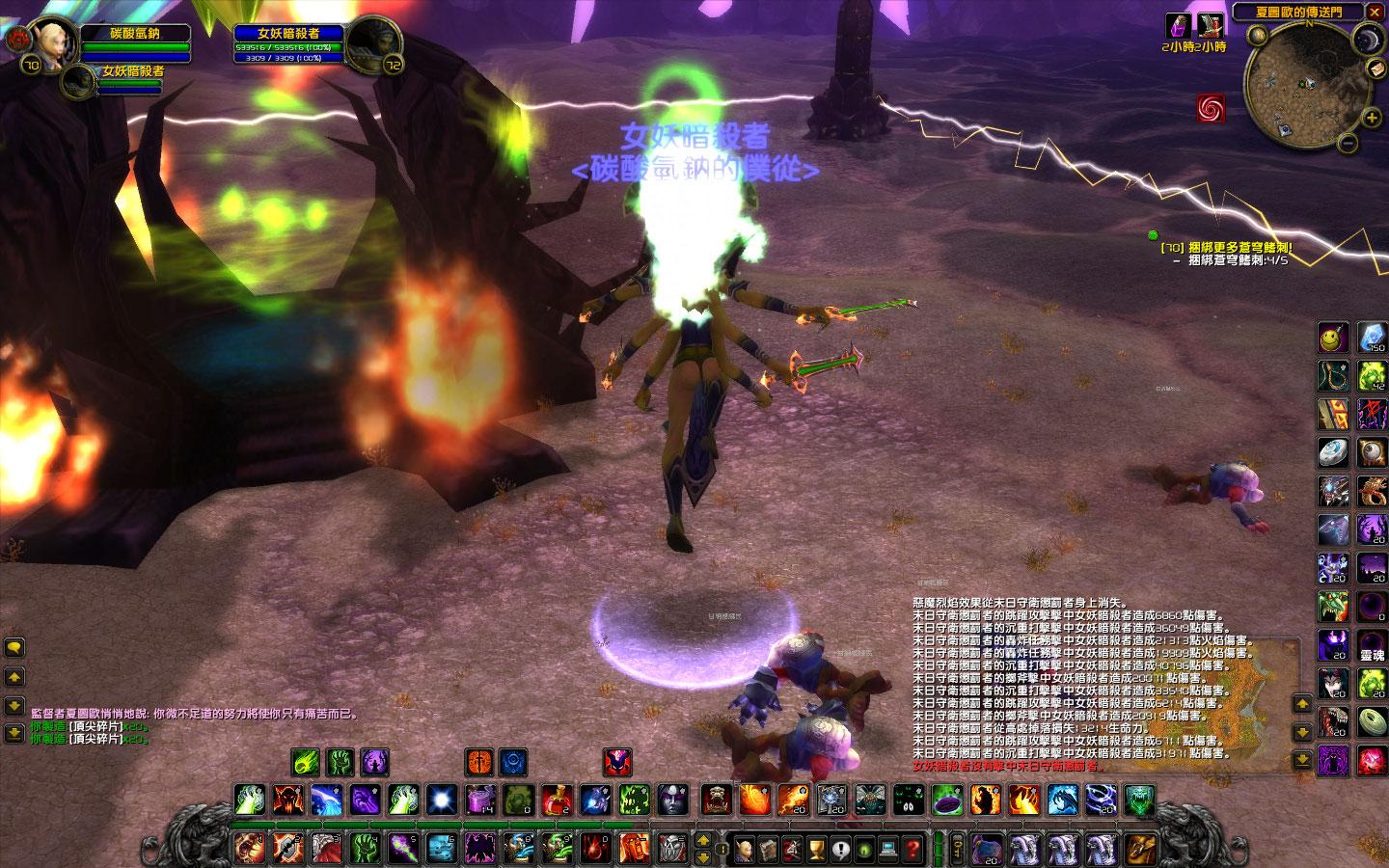Open the character info micro button
This screenshot has width=1389, height=868.
point(745,850)
